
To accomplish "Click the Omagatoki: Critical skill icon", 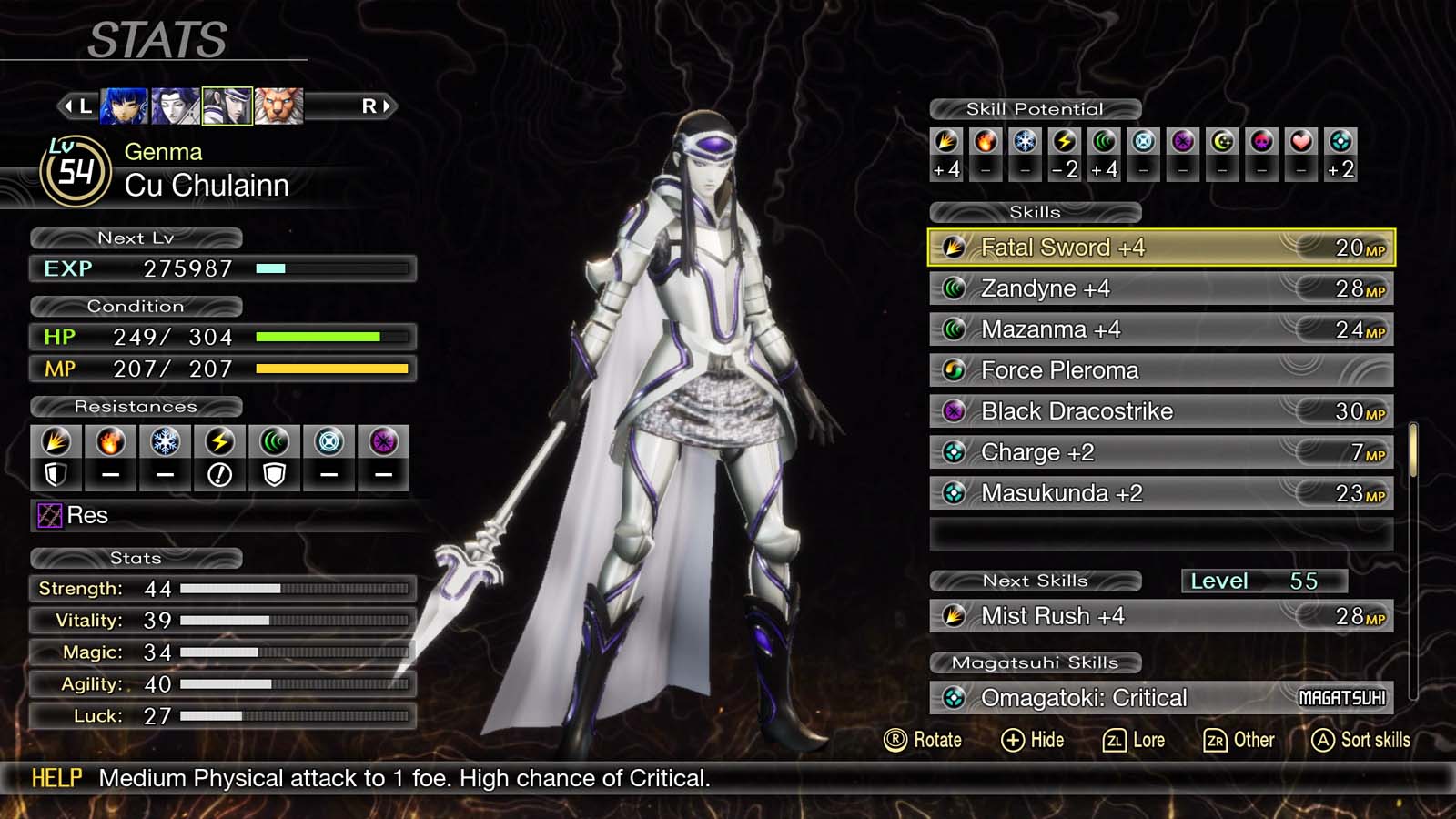I will click(955, 697).
